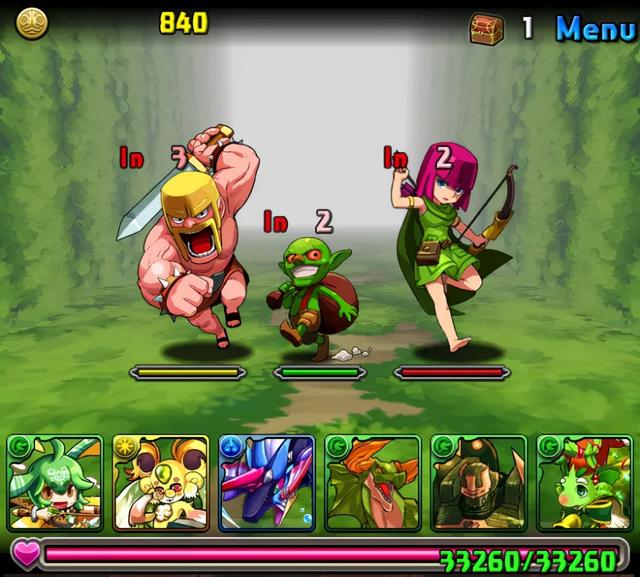Choose the blue dragon team monster
Screen dimensions: 640x577
(267, 482)
